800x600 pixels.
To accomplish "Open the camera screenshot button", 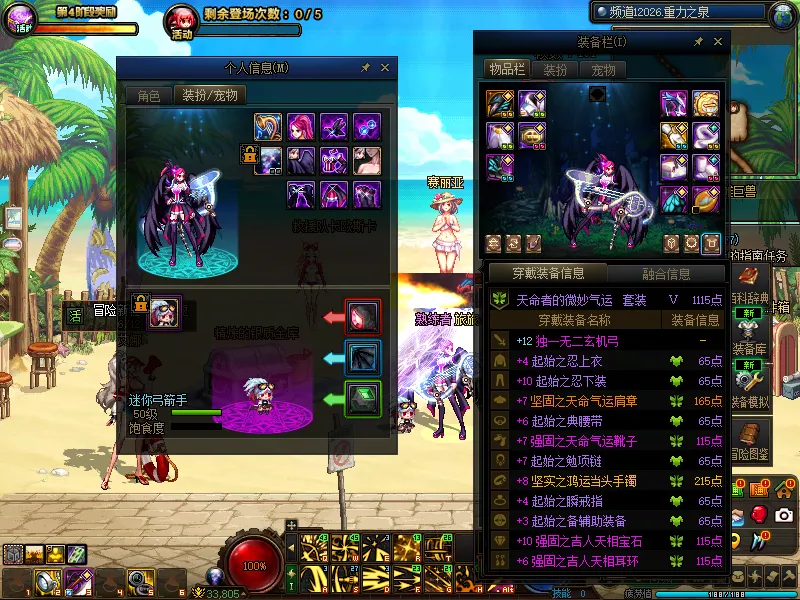I will [783, 514].
